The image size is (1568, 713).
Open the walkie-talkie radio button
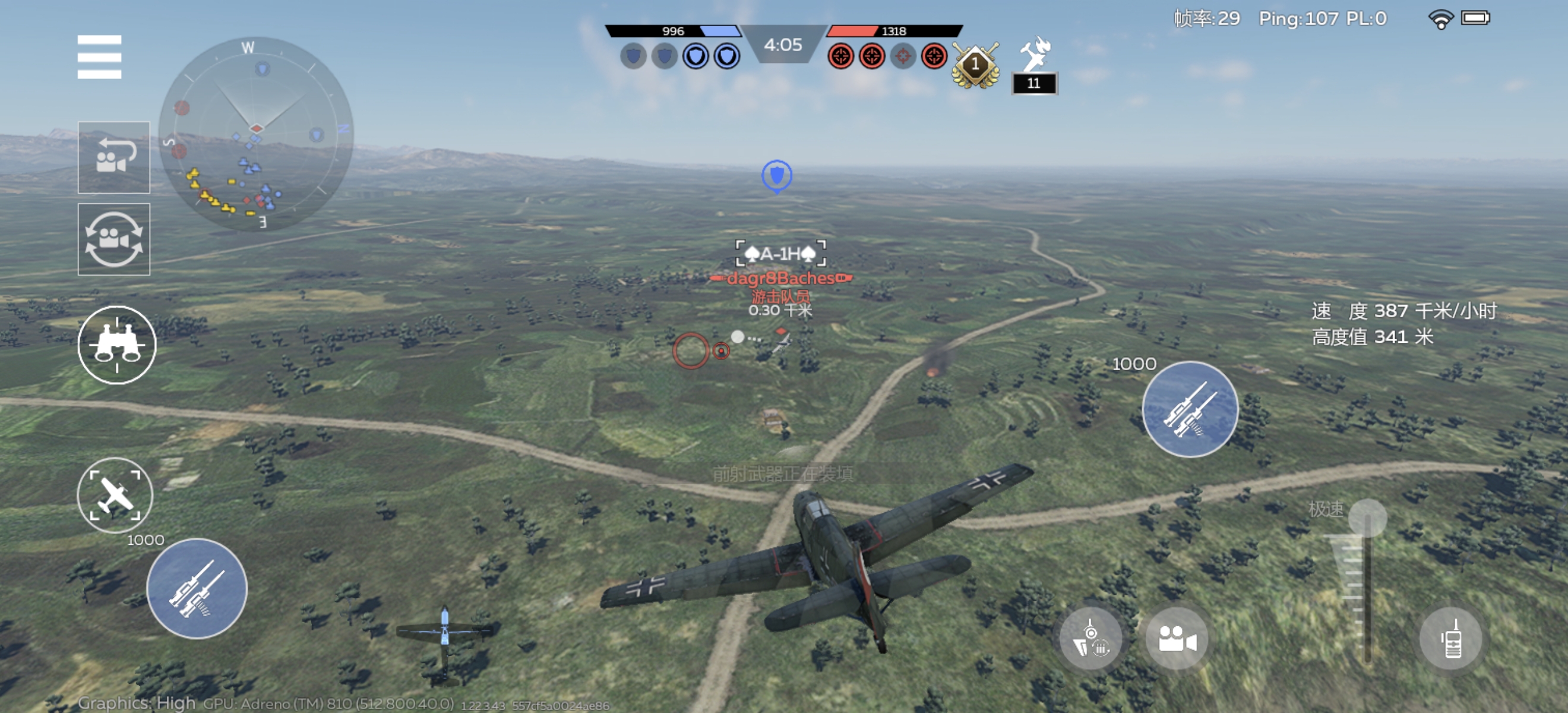(x=1451, y=639)
